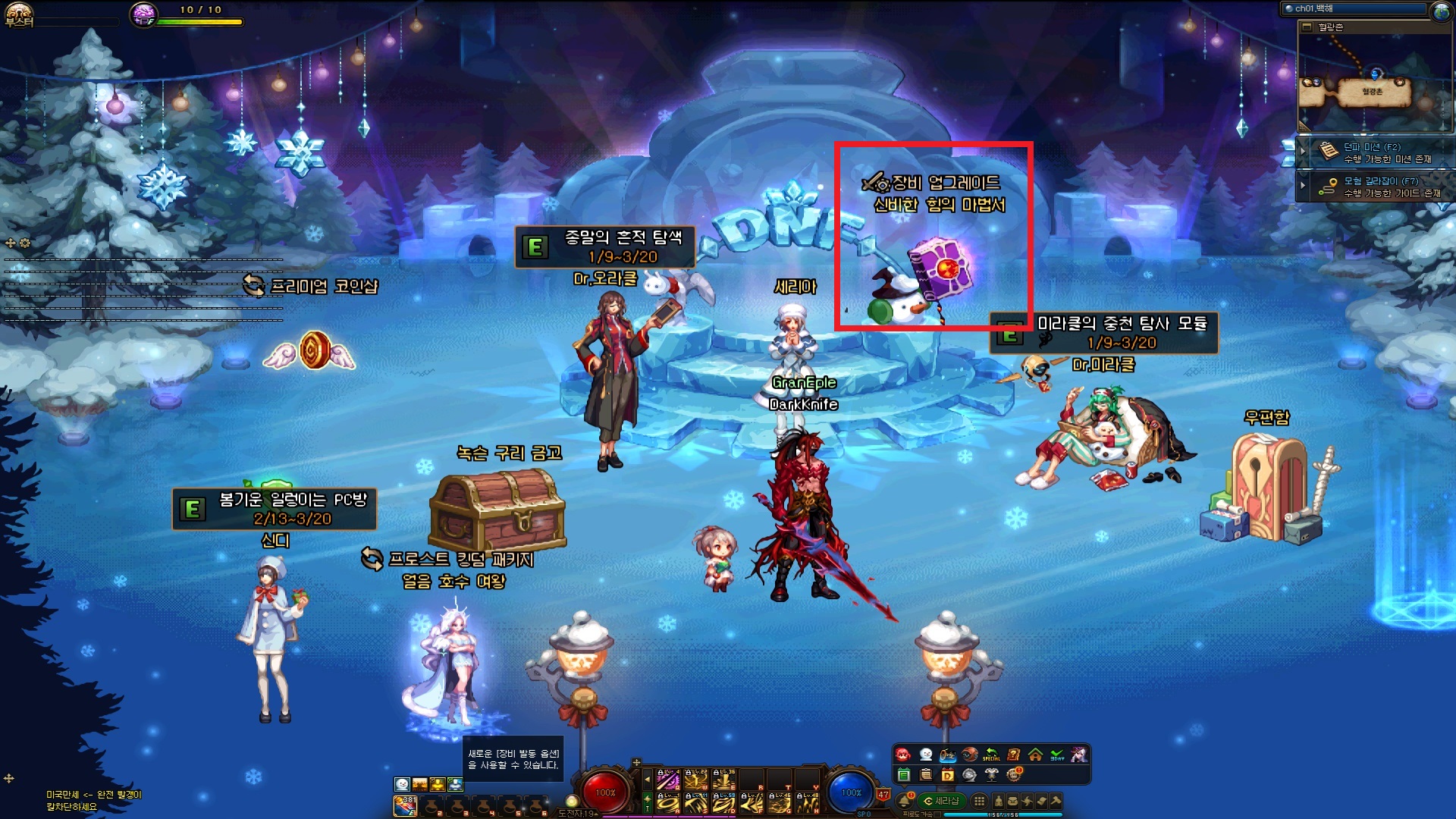Use the consumable item in quick slot 1
The height and width of the screenshot is (819, 1456).
405,805
